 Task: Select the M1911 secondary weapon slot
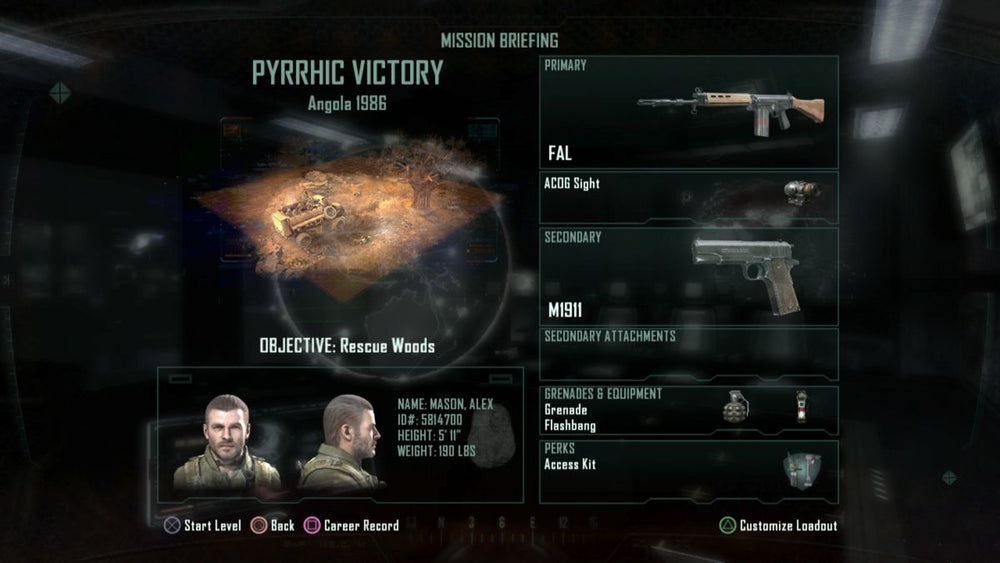click(688, 276)
